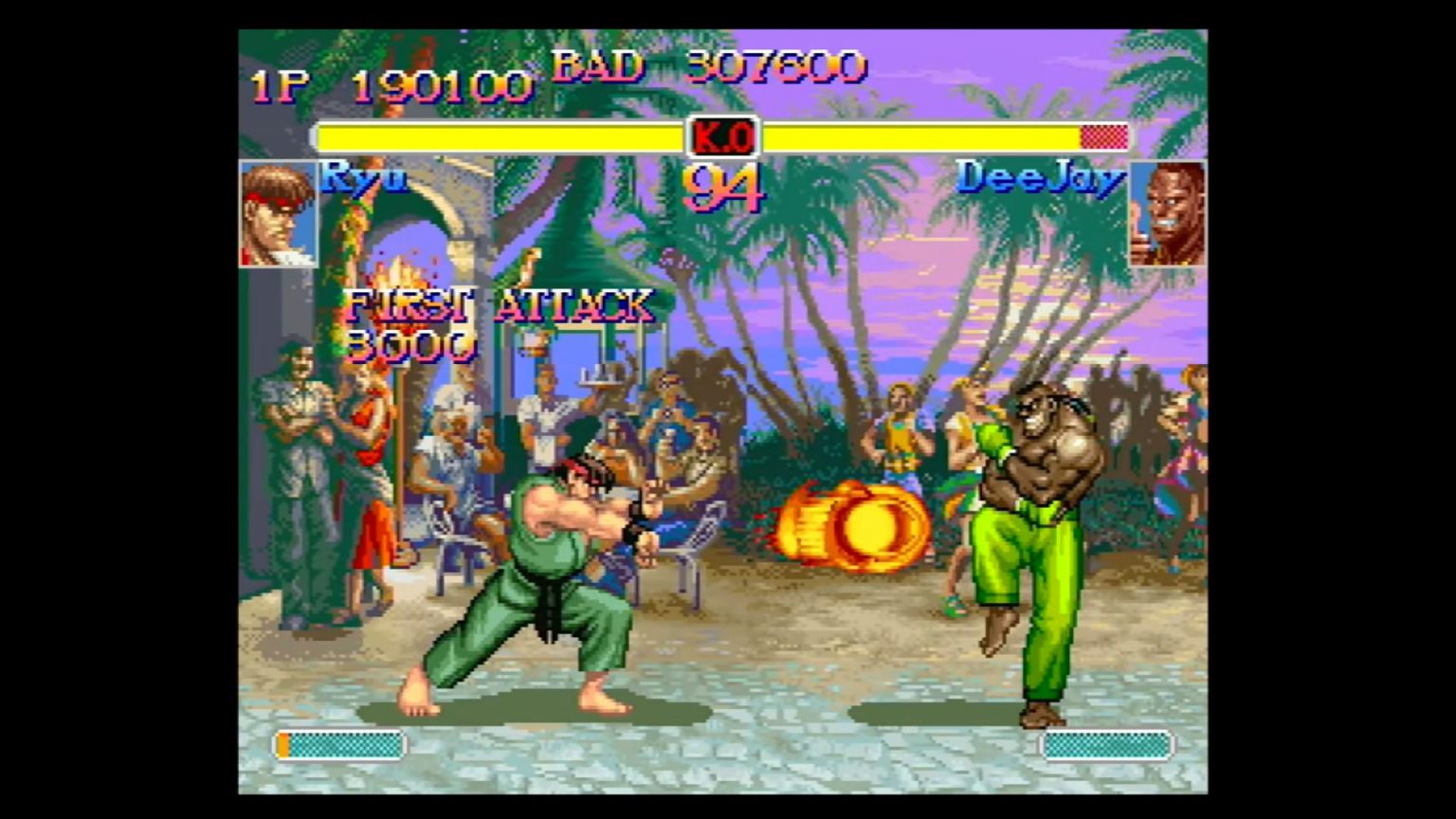Select the K.O marker between health bars
The image size is (1456, 819).
pos(723,138)
